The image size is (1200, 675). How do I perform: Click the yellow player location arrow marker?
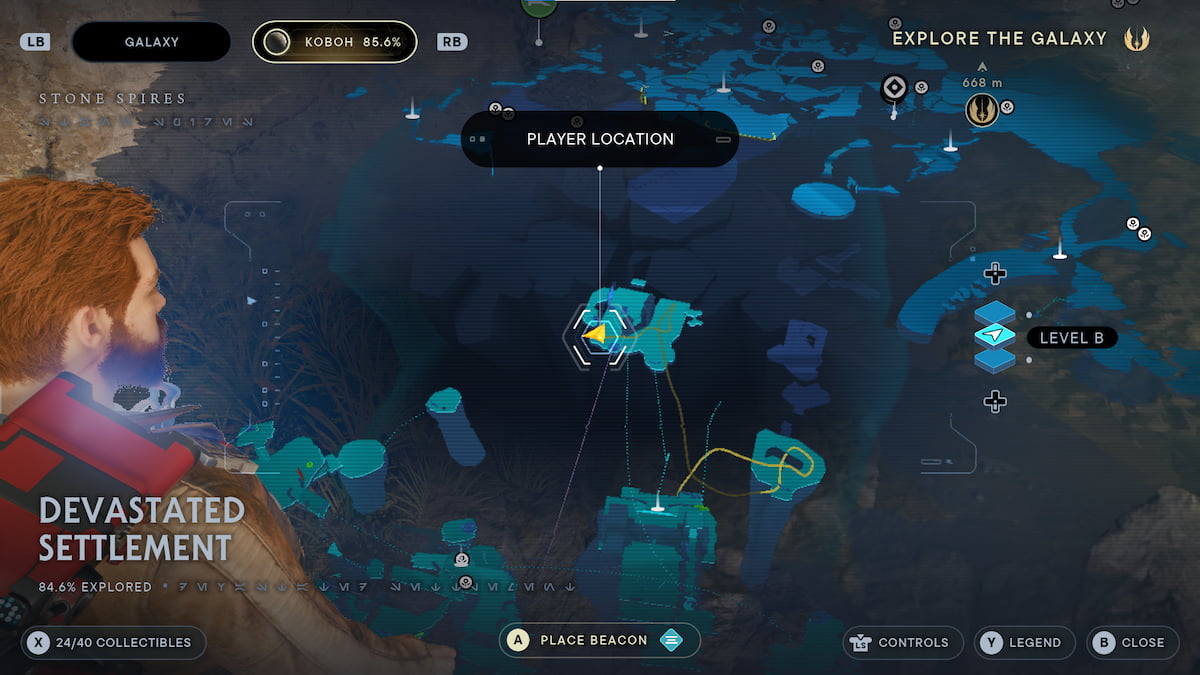click(596, 335)
